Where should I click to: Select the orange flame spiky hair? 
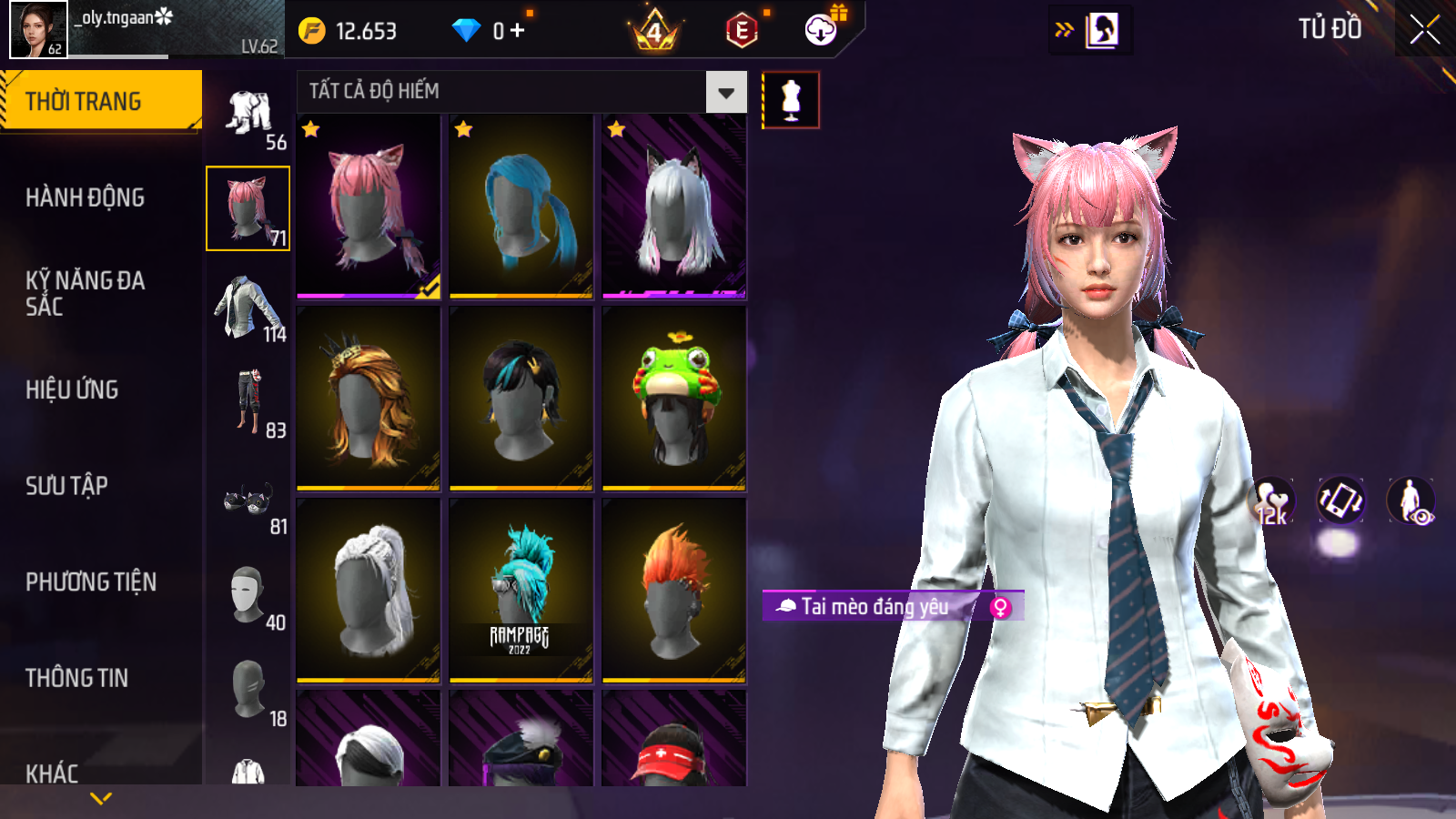pos(674,590)
